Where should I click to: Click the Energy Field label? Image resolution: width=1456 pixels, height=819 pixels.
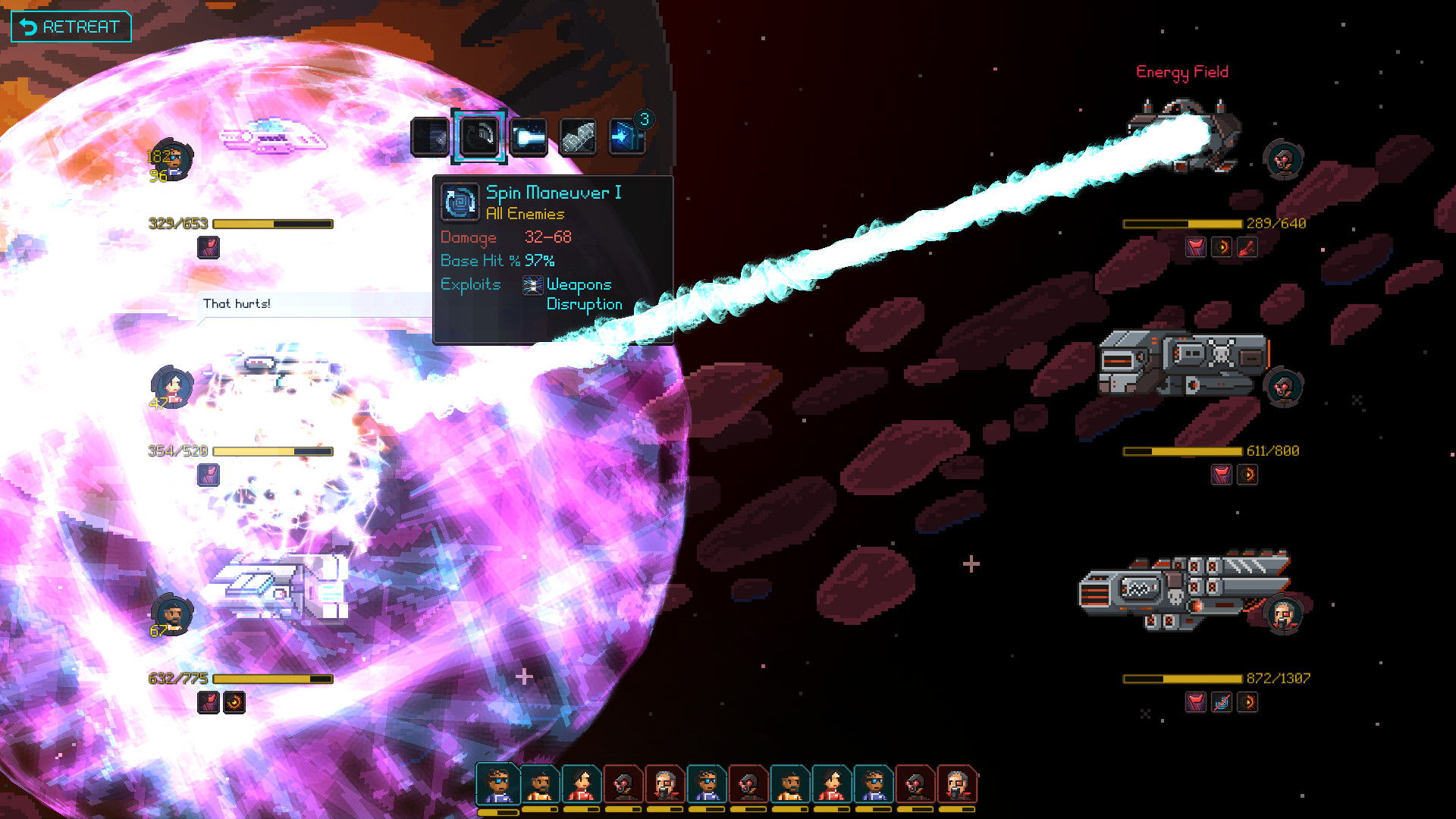point(1182,72)
